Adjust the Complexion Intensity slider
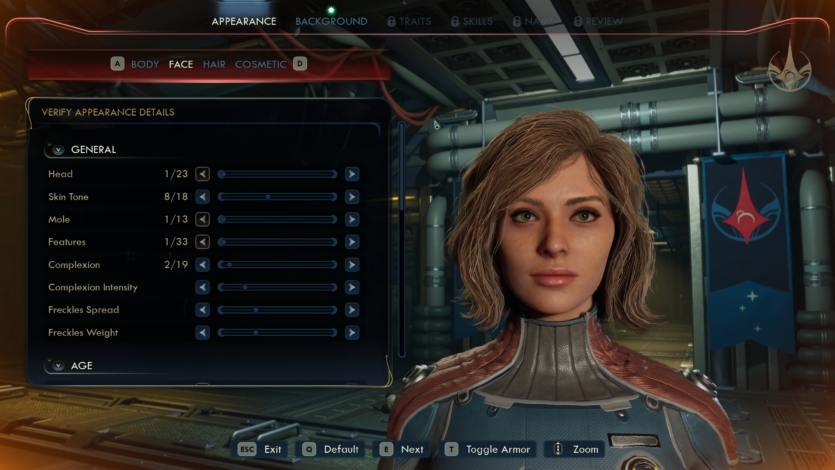The width and height of the screenshot is (835, 470). (x=277, y=288)
